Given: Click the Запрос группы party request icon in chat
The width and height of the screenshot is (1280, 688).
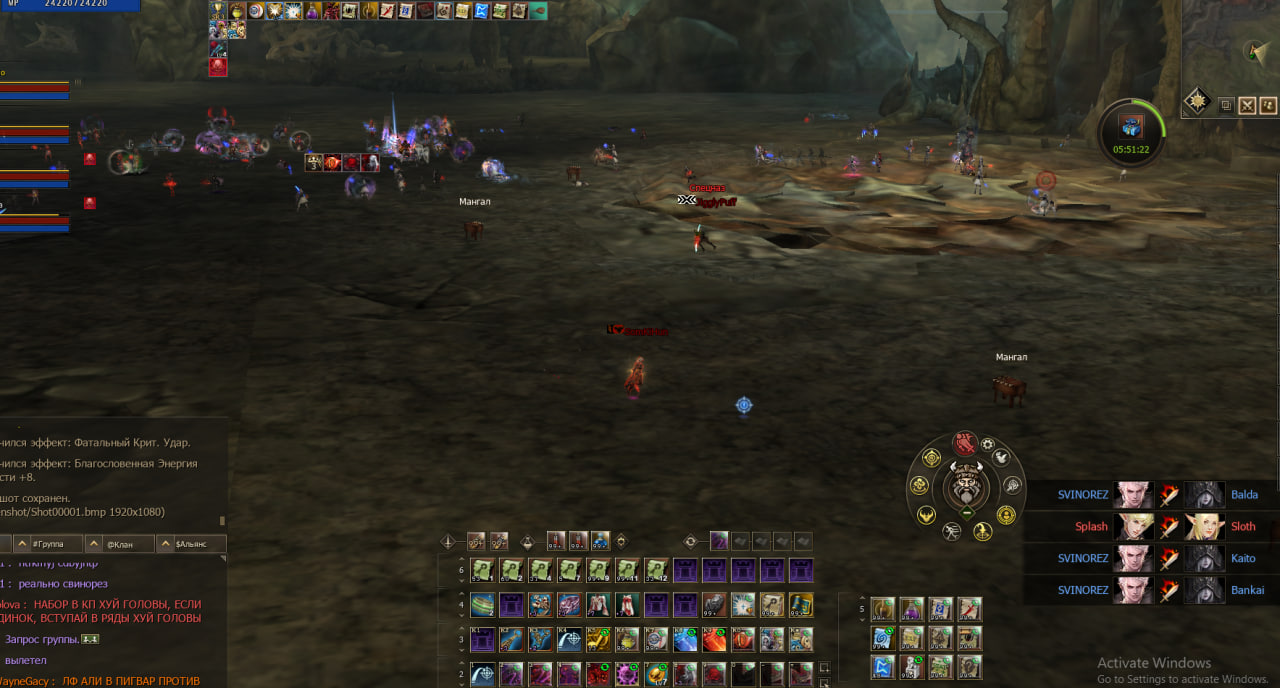Looking at the screenshot, I should click(x=90, y=639).
